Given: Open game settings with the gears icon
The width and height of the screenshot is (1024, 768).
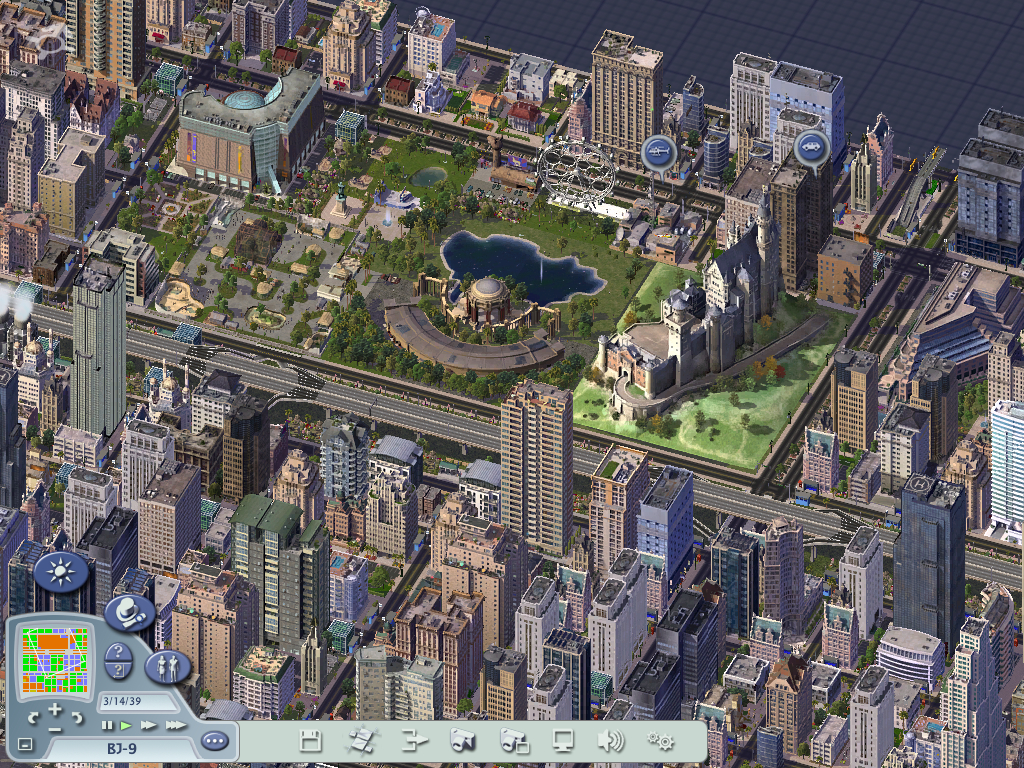Looking at the screenshot, I should [x=659, y=741].
